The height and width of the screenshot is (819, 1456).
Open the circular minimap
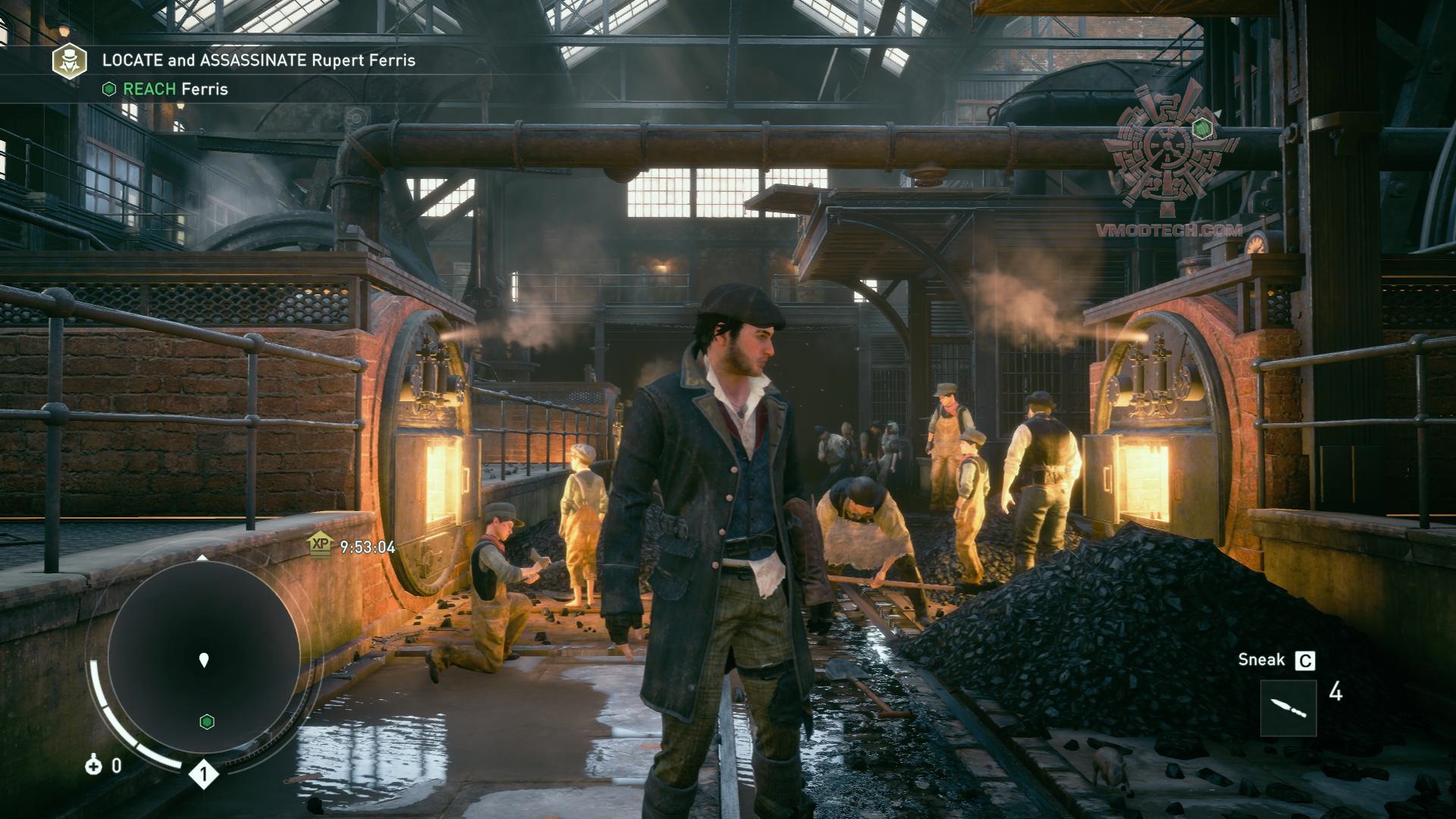coord(203,658)
